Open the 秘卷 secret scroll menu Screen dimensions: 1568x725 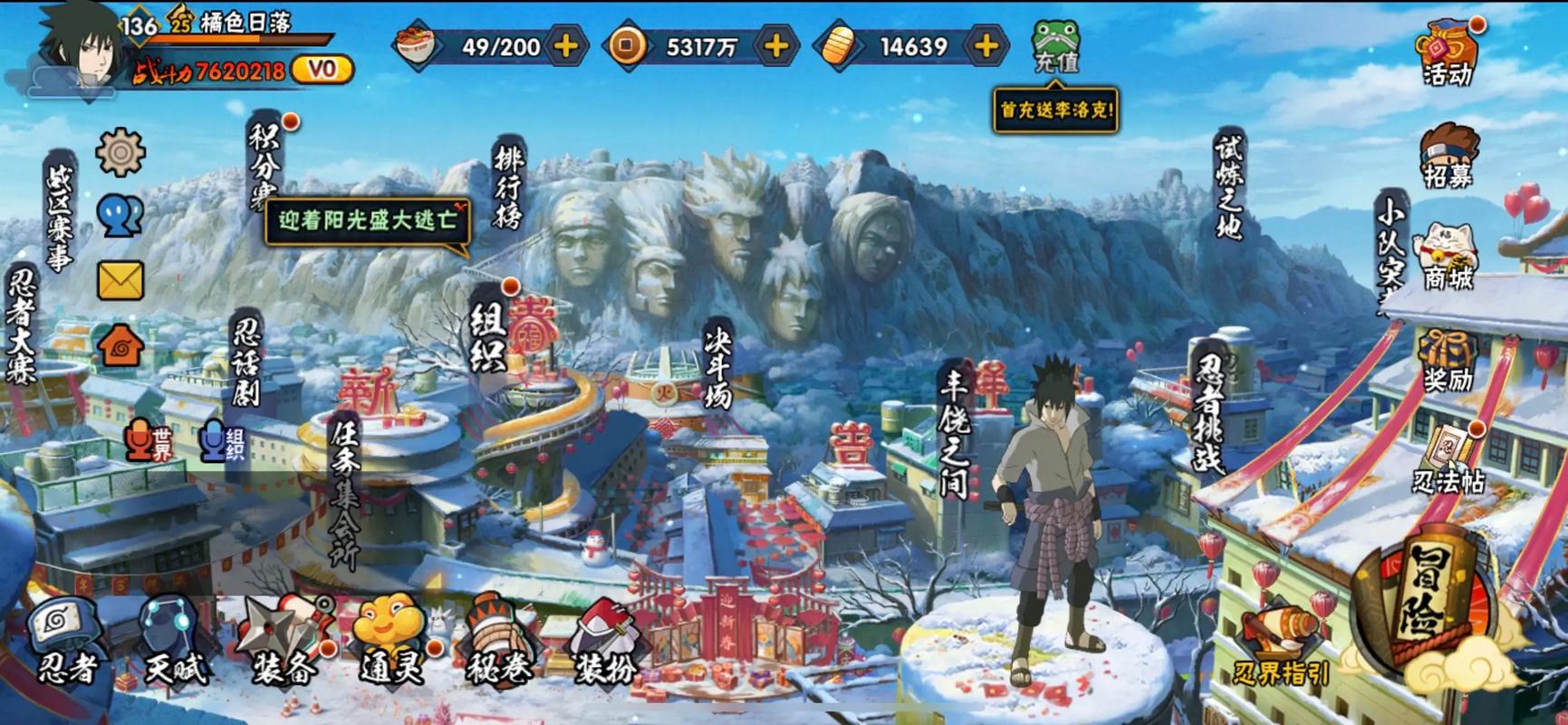point(497,641)
